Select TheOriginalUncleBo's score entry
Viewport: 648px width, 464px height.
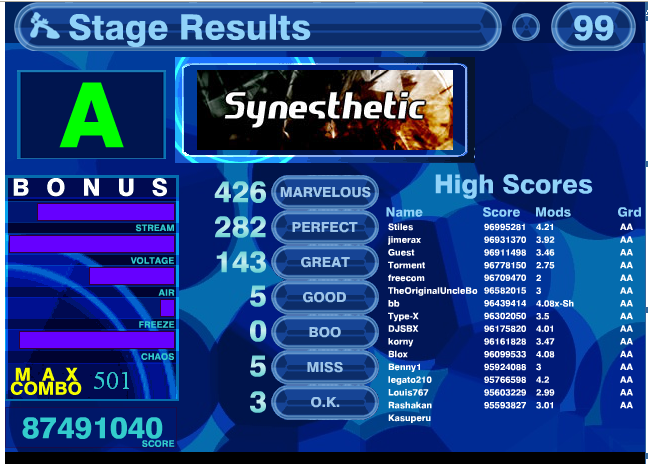coord(510,291)
